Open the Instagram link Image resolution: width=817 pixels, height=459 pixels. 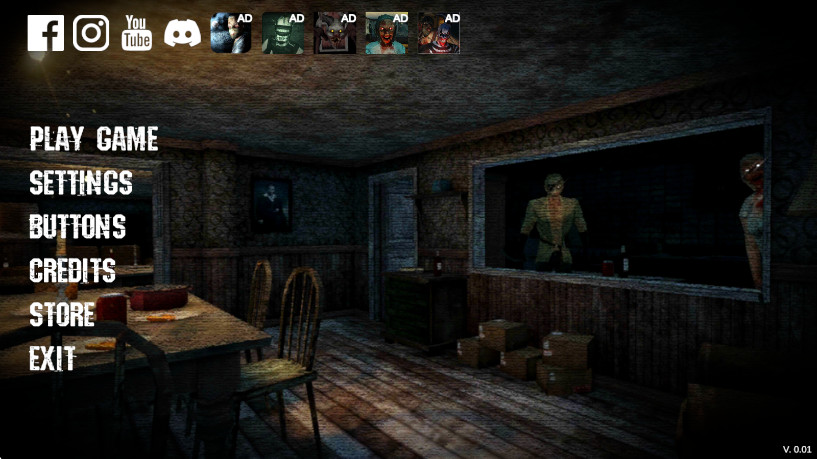91,33
